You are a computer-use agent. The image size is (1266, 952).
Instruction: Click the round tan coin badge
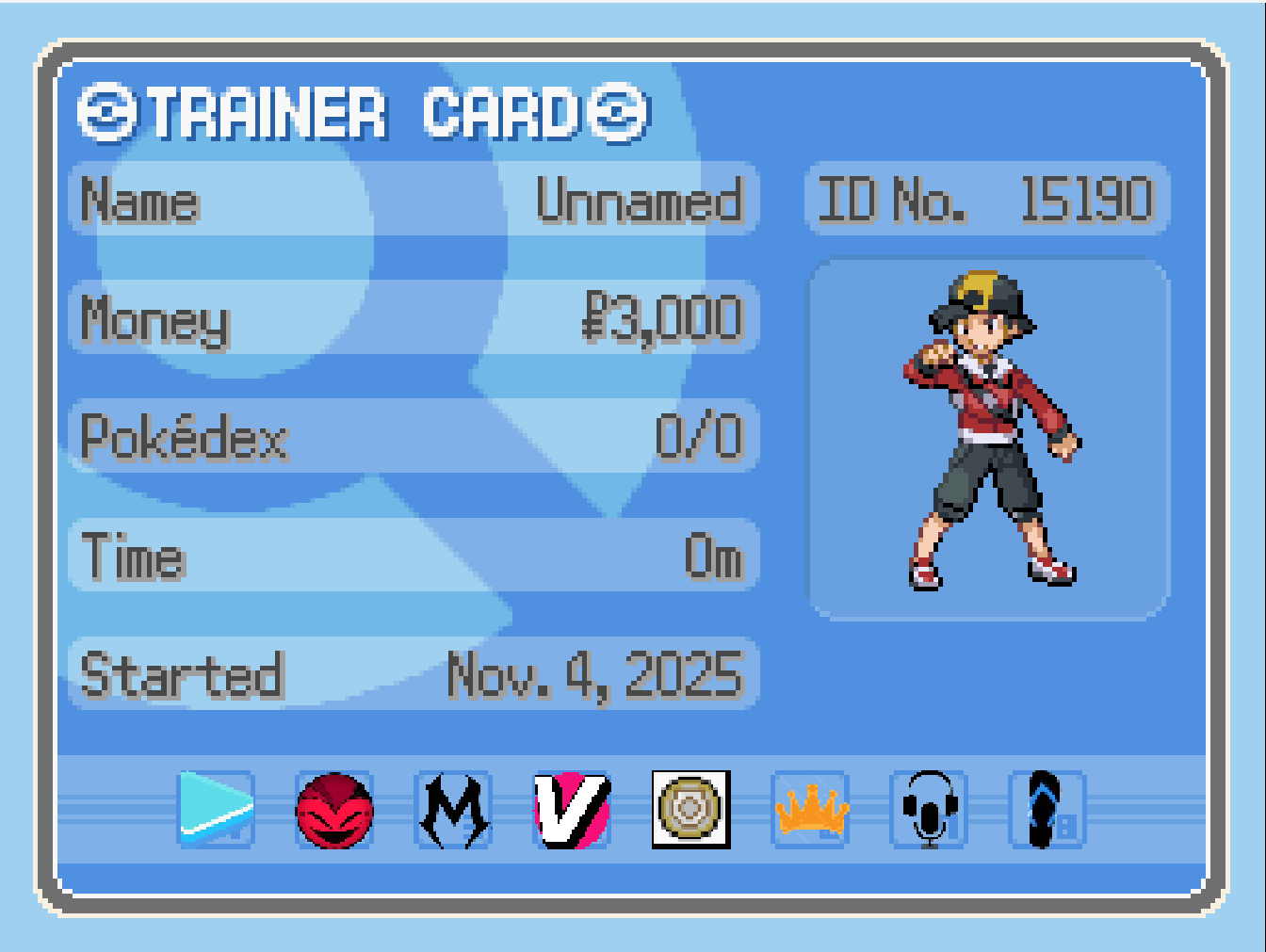coord(691,810)
